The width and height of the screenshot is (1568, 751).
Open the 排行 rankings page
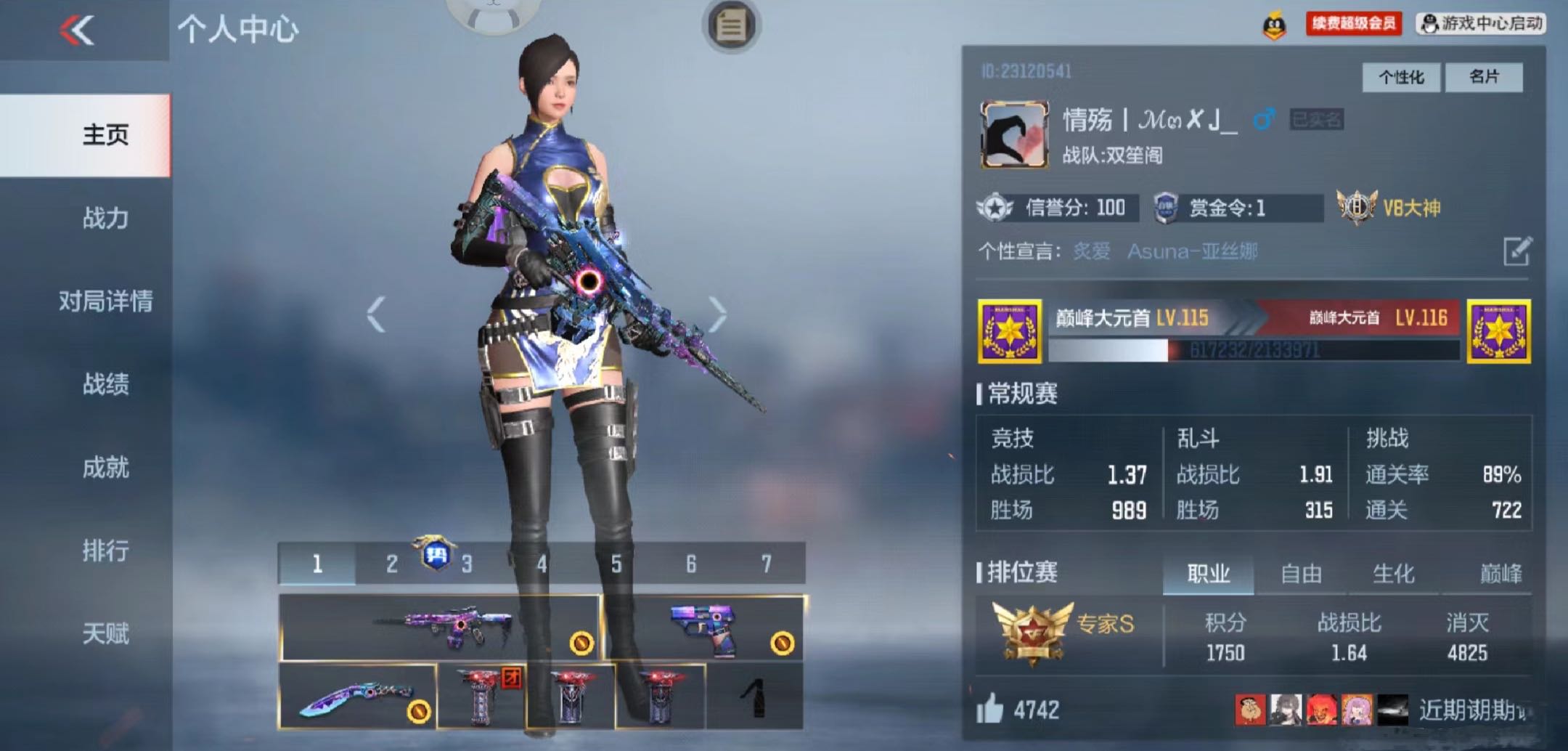point(105,551)
